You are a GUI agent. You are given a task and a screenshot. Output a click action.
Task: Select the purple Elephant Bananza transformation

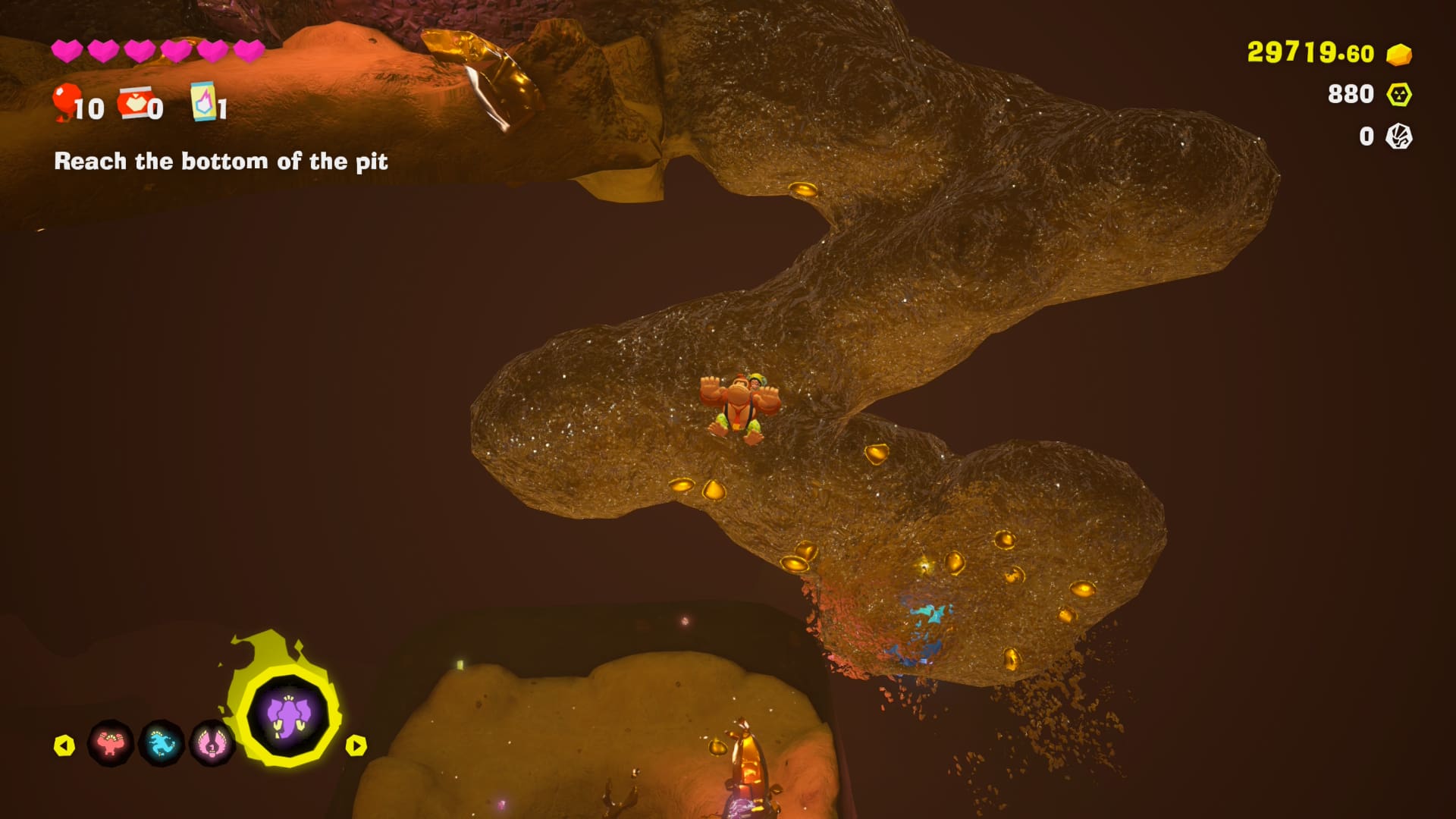point(288,714)
